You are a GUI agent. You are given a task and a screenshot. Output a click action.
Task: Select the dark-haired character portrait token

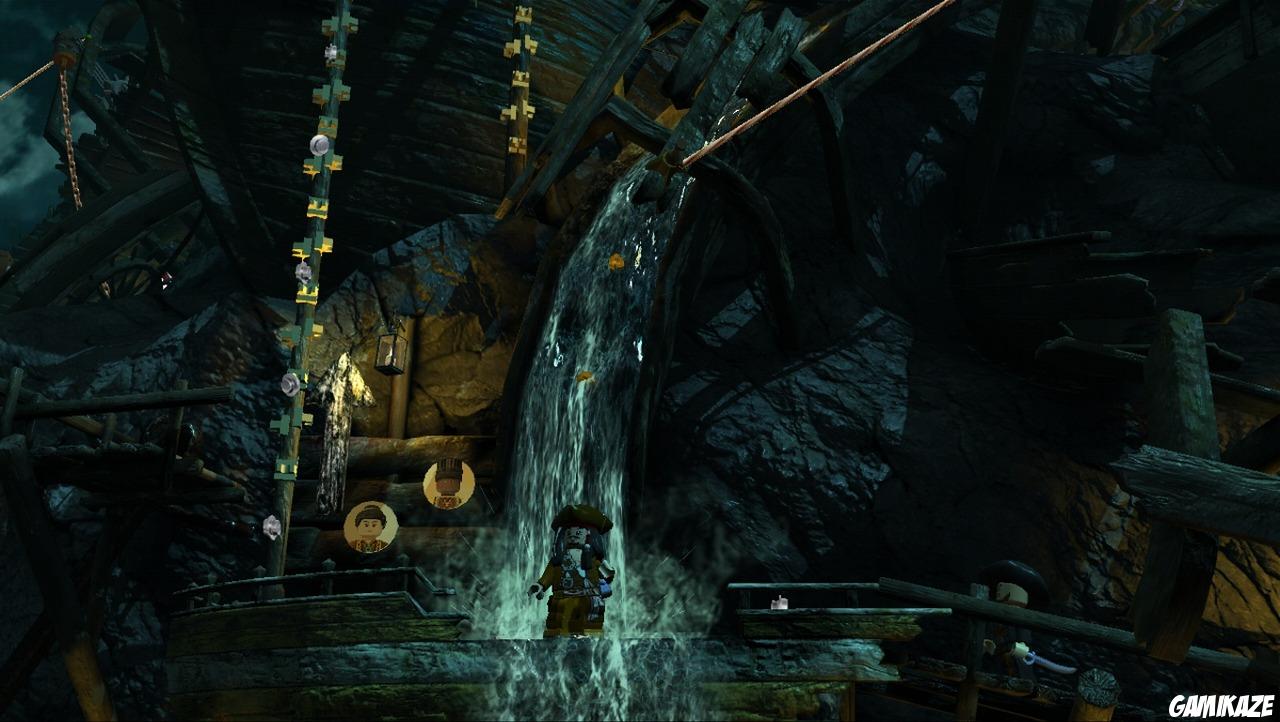[371, 527]
